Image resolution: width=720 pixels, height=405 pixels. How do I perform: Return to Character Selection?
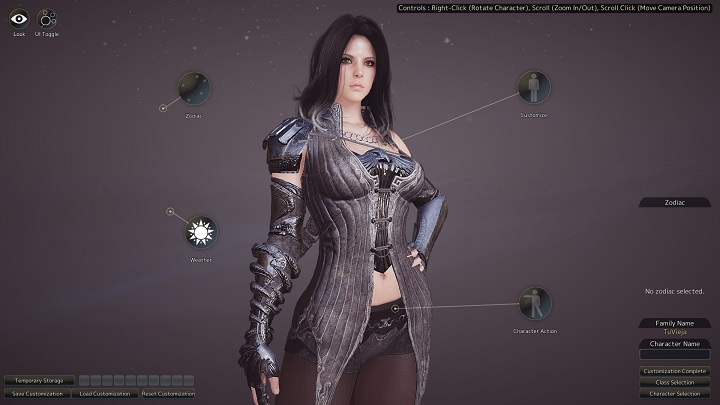pyautogui.click(x=674, y=394)
